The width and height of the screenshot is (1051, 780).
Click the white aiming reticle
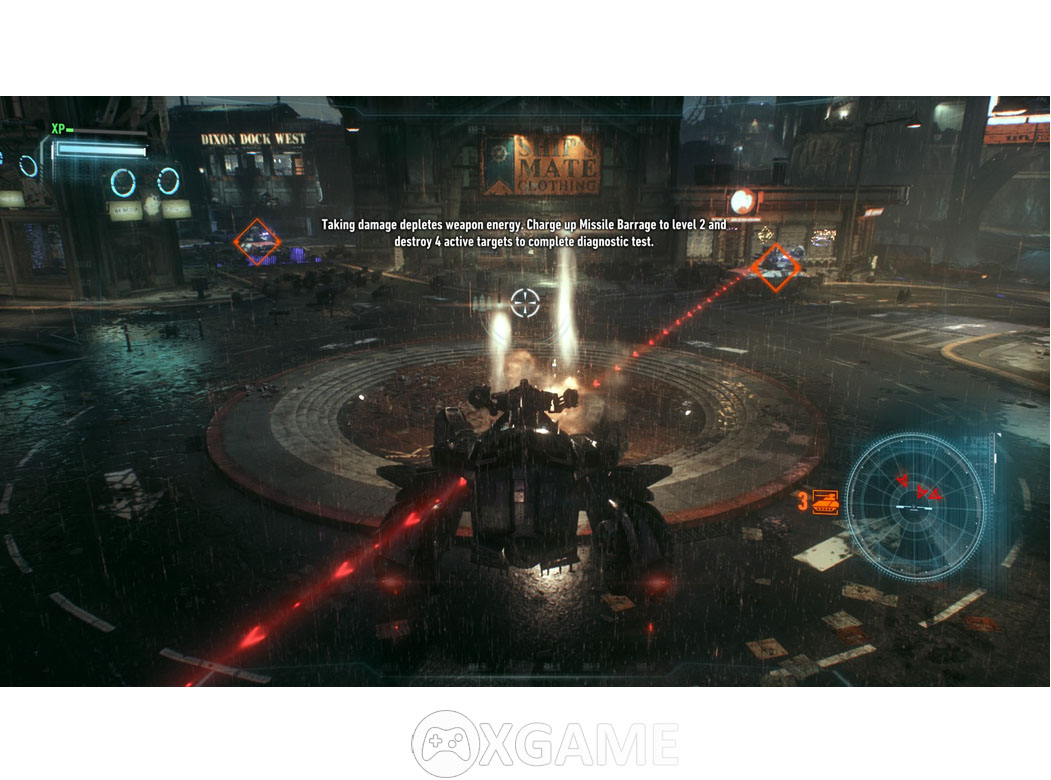[x=525, y=302]
